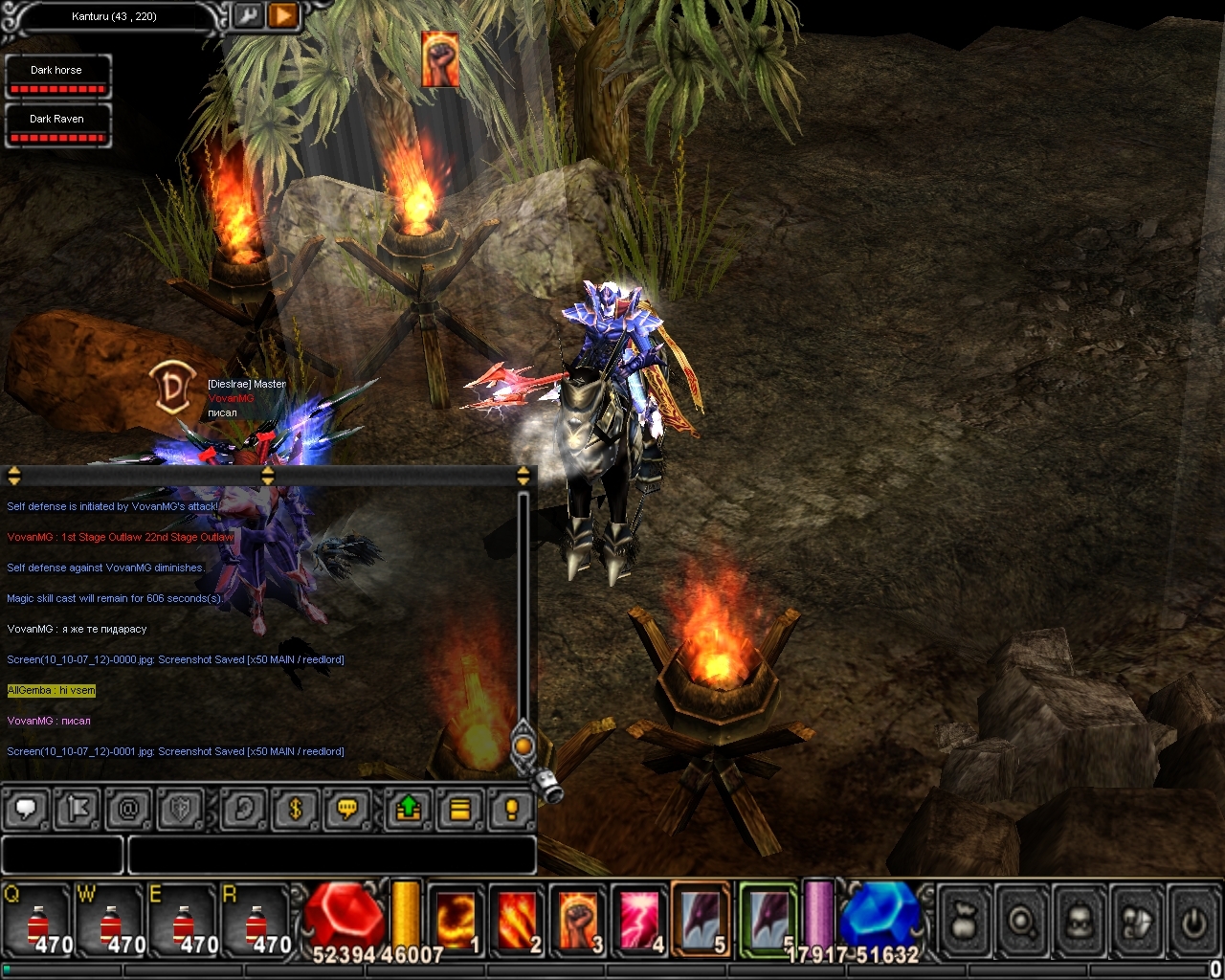This screenshot has width=1225, height=980.
Task: Toggle the @ guild chat button
Action: point(128,810)
